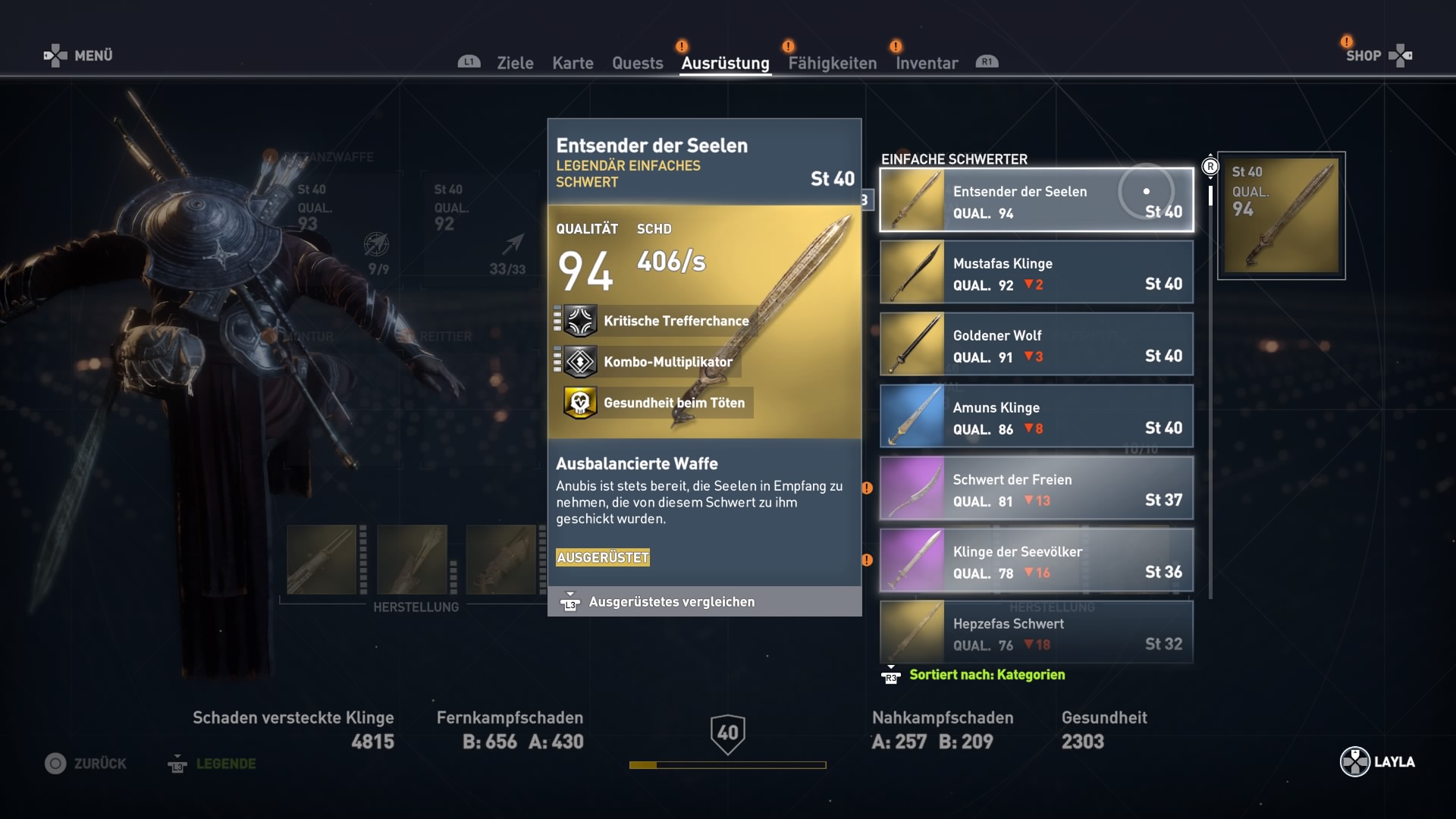The image size is (1456, 819).
Task: Open the Fähigkeiten tab
Action: point(832,64)
